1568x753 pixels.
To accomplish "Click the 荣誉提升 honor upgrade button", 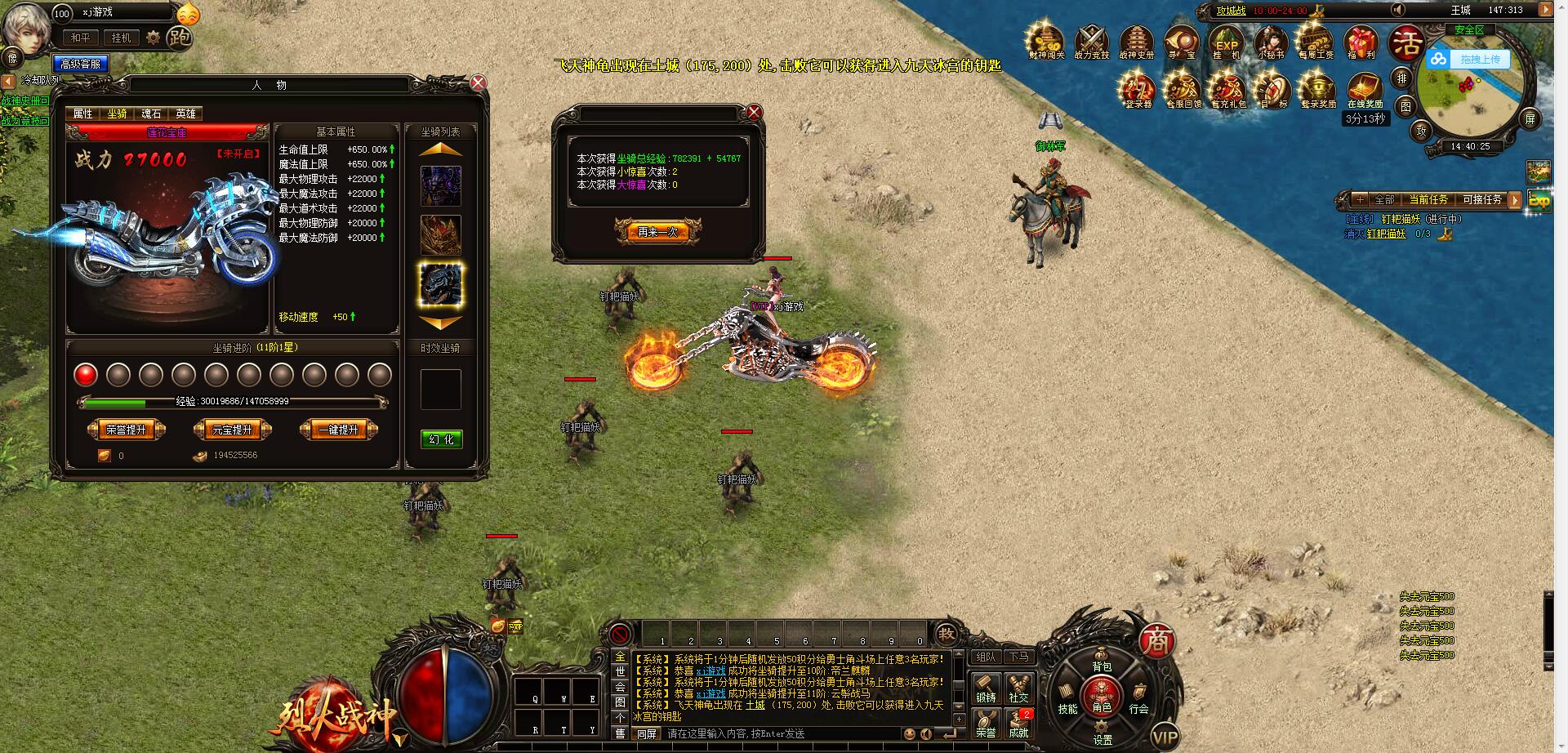I will 126,430.
